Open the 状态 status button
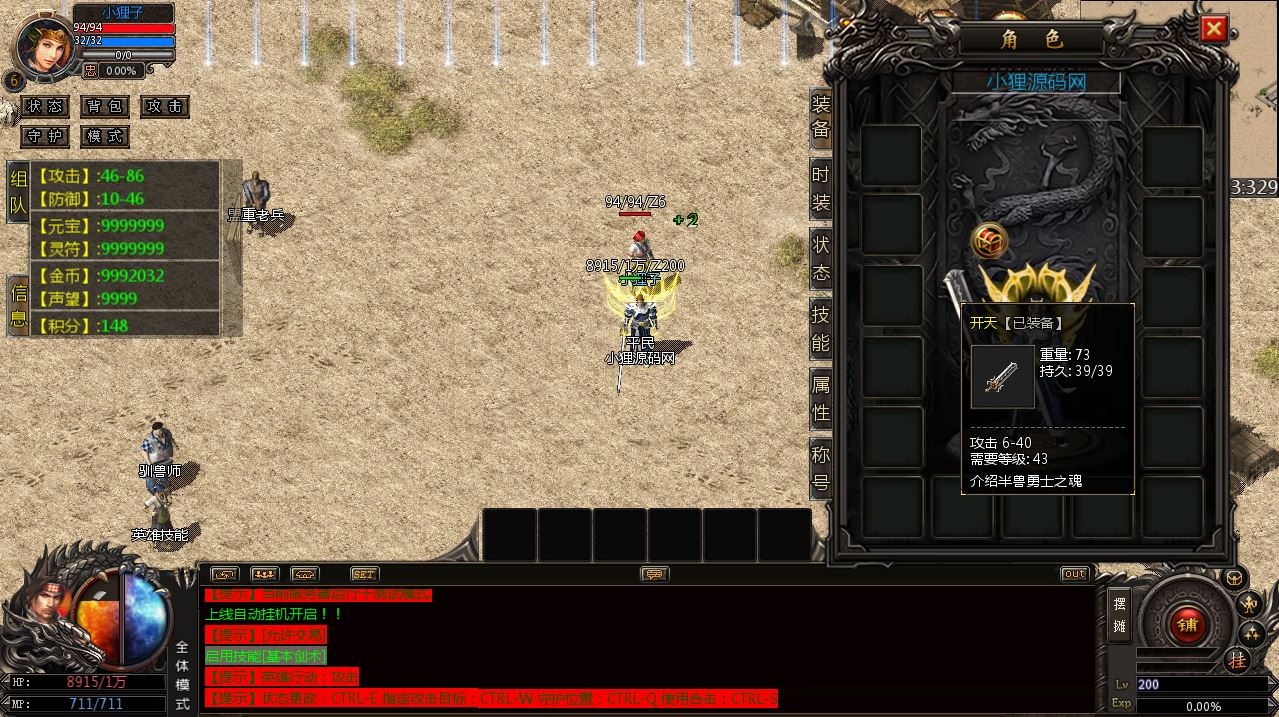The width and height of the screenshot is (1279, 717). [45, 106]
